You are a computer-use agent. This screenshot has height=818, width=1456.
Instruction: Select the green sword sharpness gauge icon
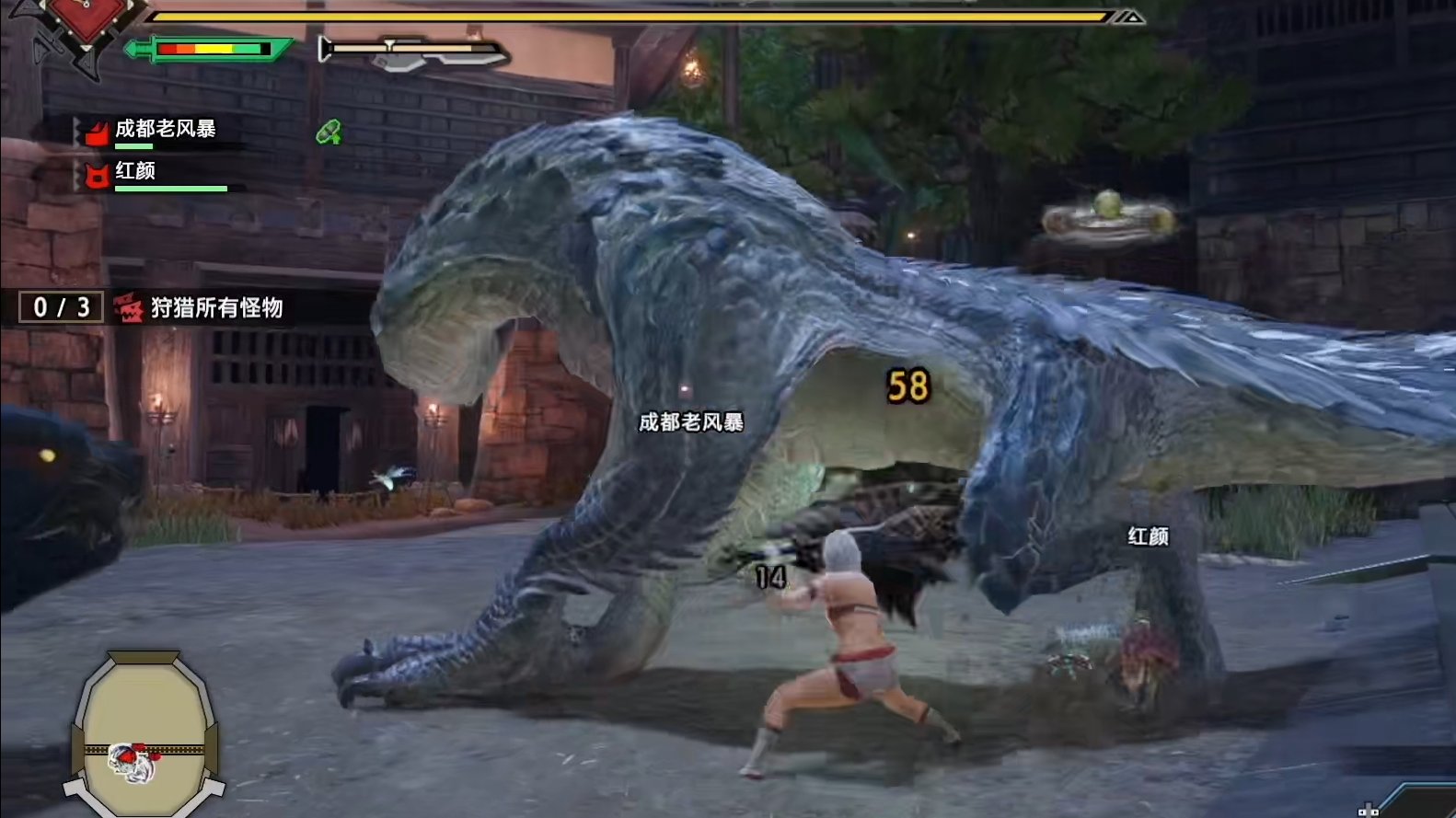207,51
